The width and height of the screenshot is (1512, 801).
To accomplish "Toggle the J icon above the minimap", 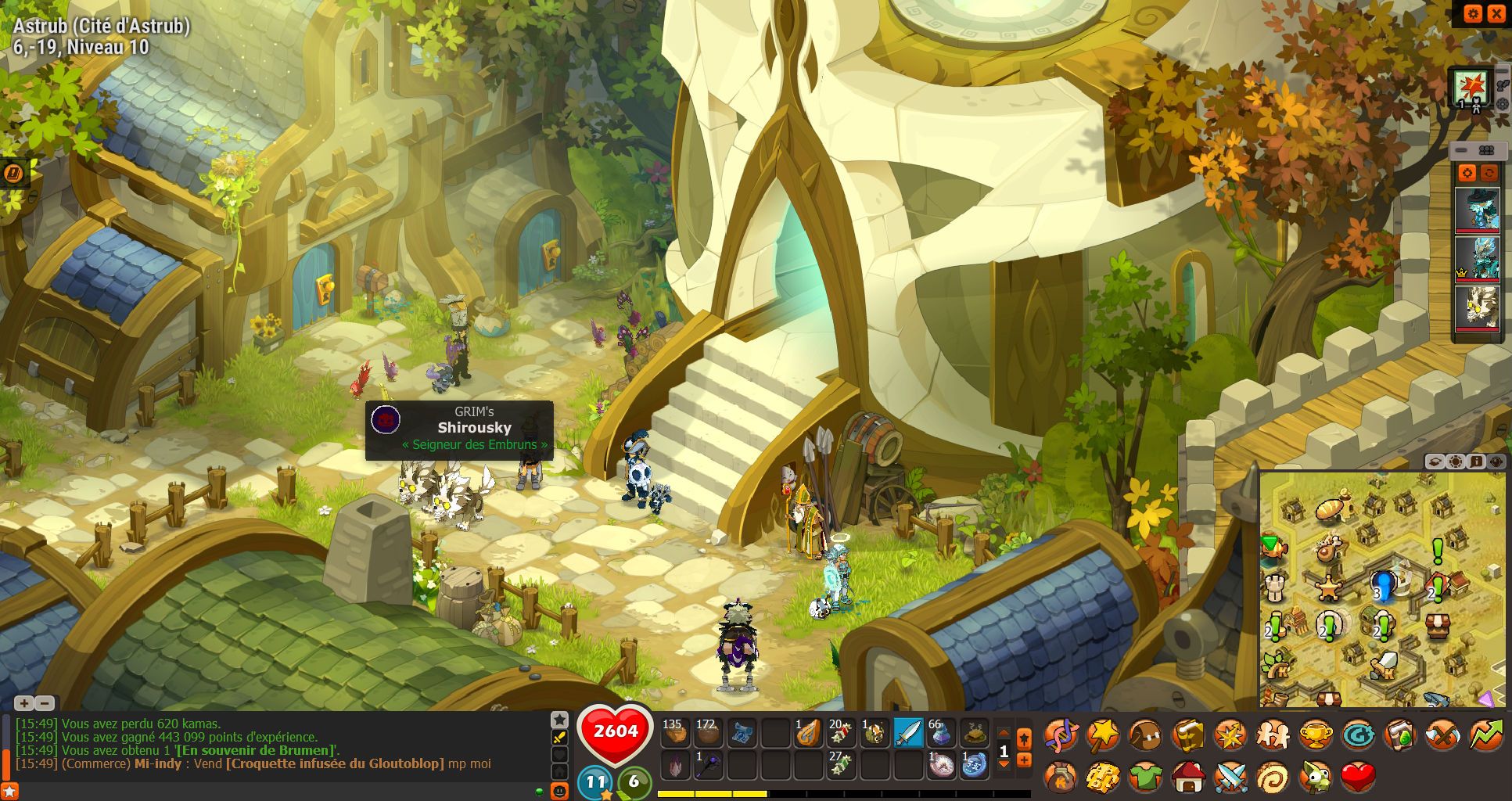I will (1476, 461).
